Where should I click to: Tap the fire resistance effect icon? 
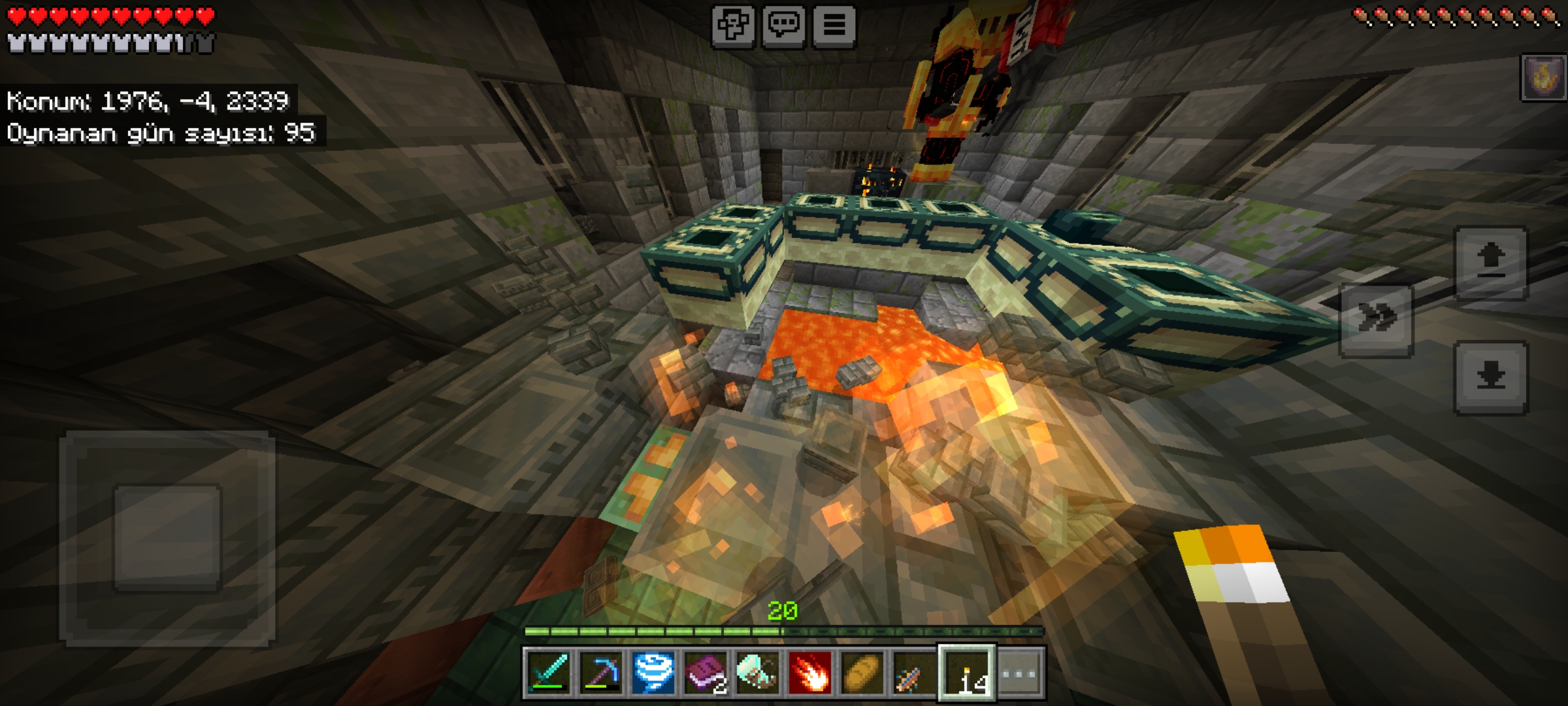tap(1544, 78)
